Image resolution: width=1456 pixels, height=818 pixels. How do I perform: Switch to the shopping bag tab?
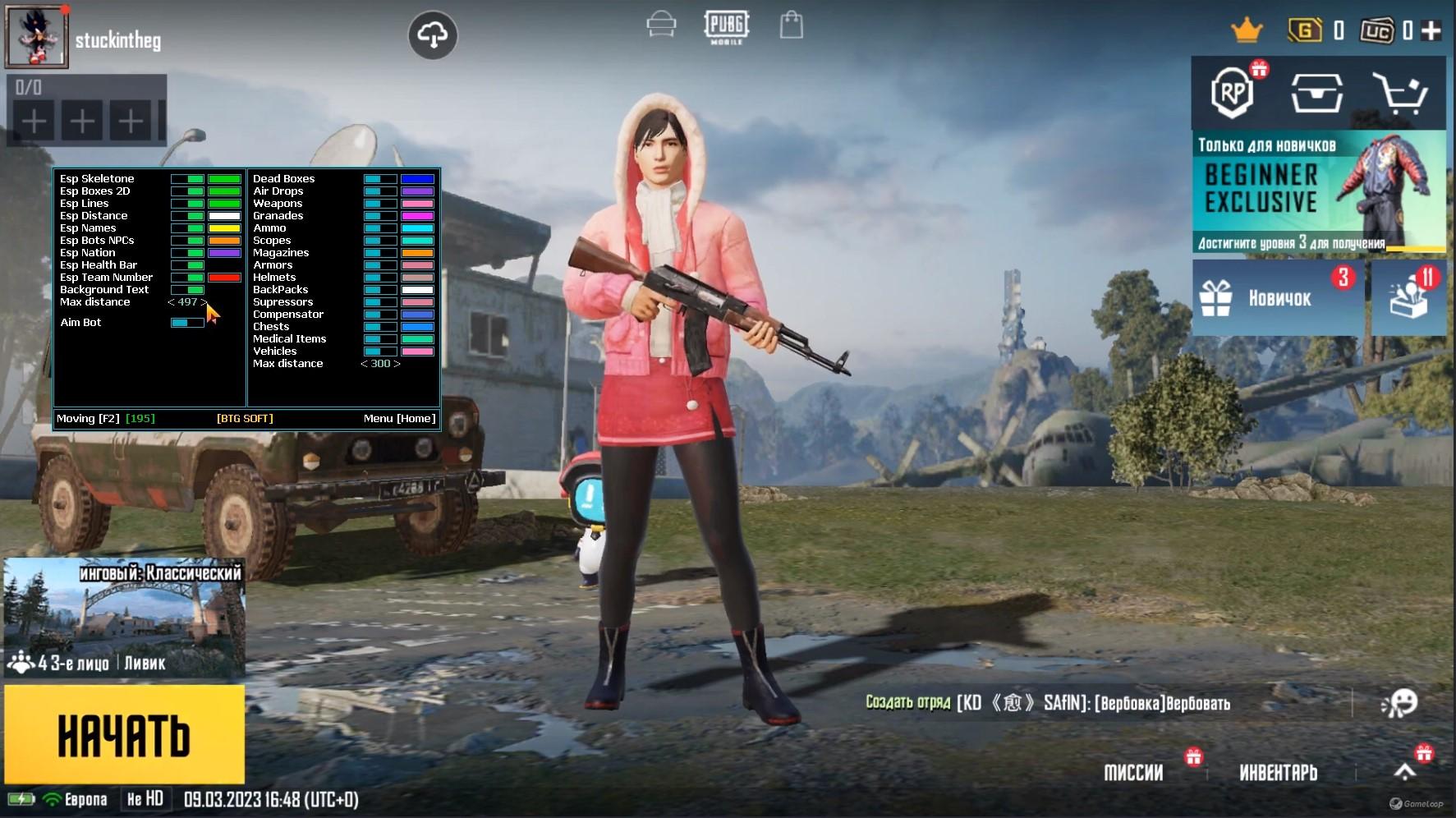click(791, 25)
